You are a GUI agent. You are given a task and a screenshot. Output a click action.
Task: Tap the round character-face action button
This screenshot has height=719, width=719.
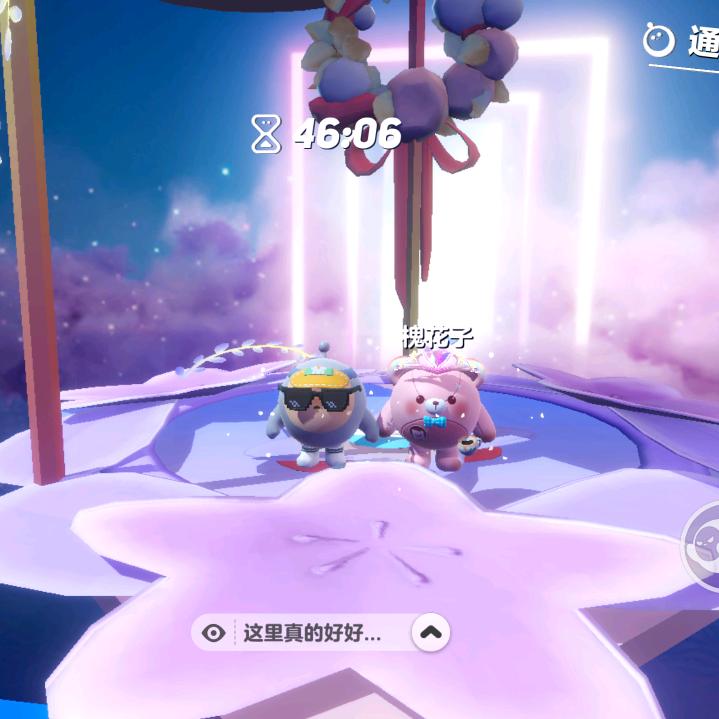click(704, 547)
